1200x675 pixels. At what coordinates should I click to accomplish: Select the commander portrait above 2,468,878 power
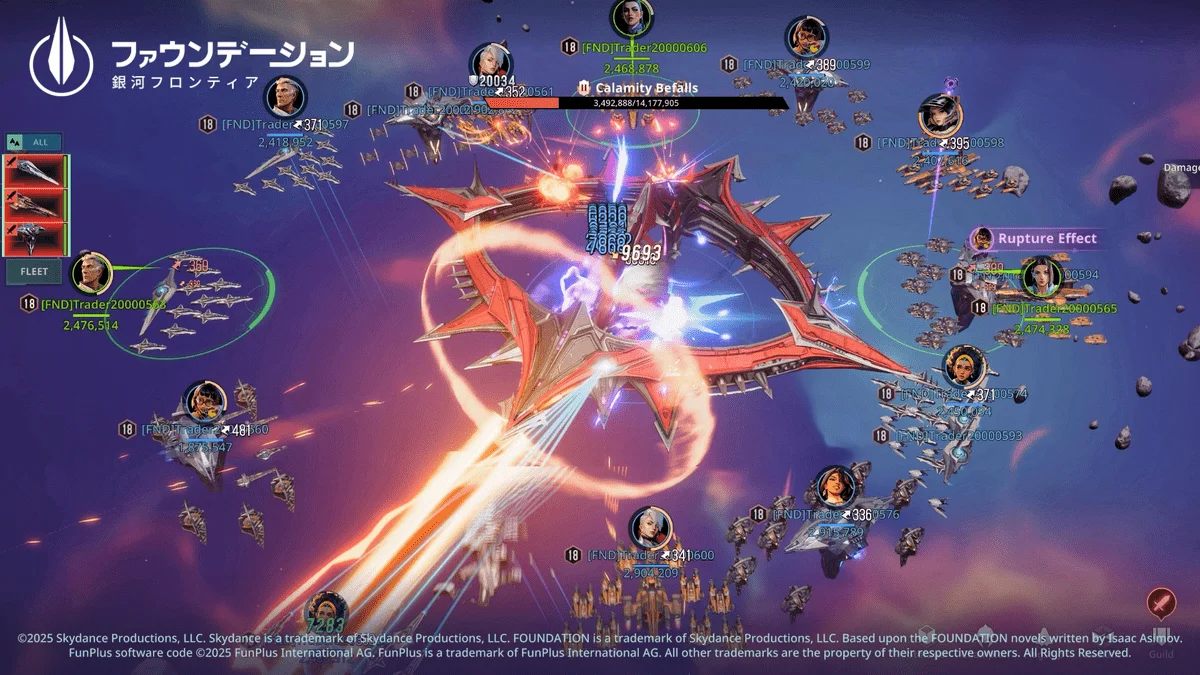click(632, 17)
